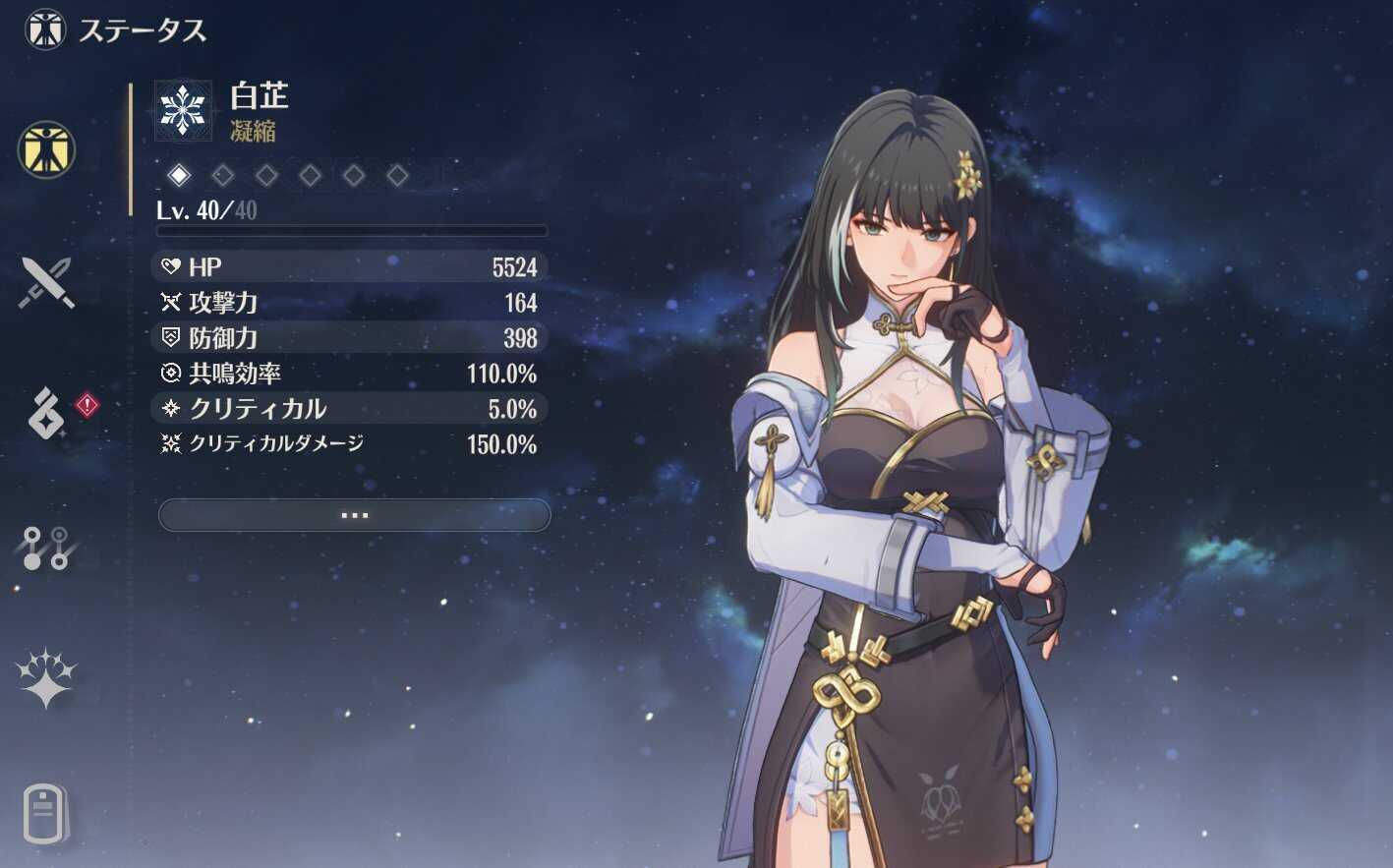Select the status tab with figure icon
Screen dimensions: 1393x868
point(46,149)
